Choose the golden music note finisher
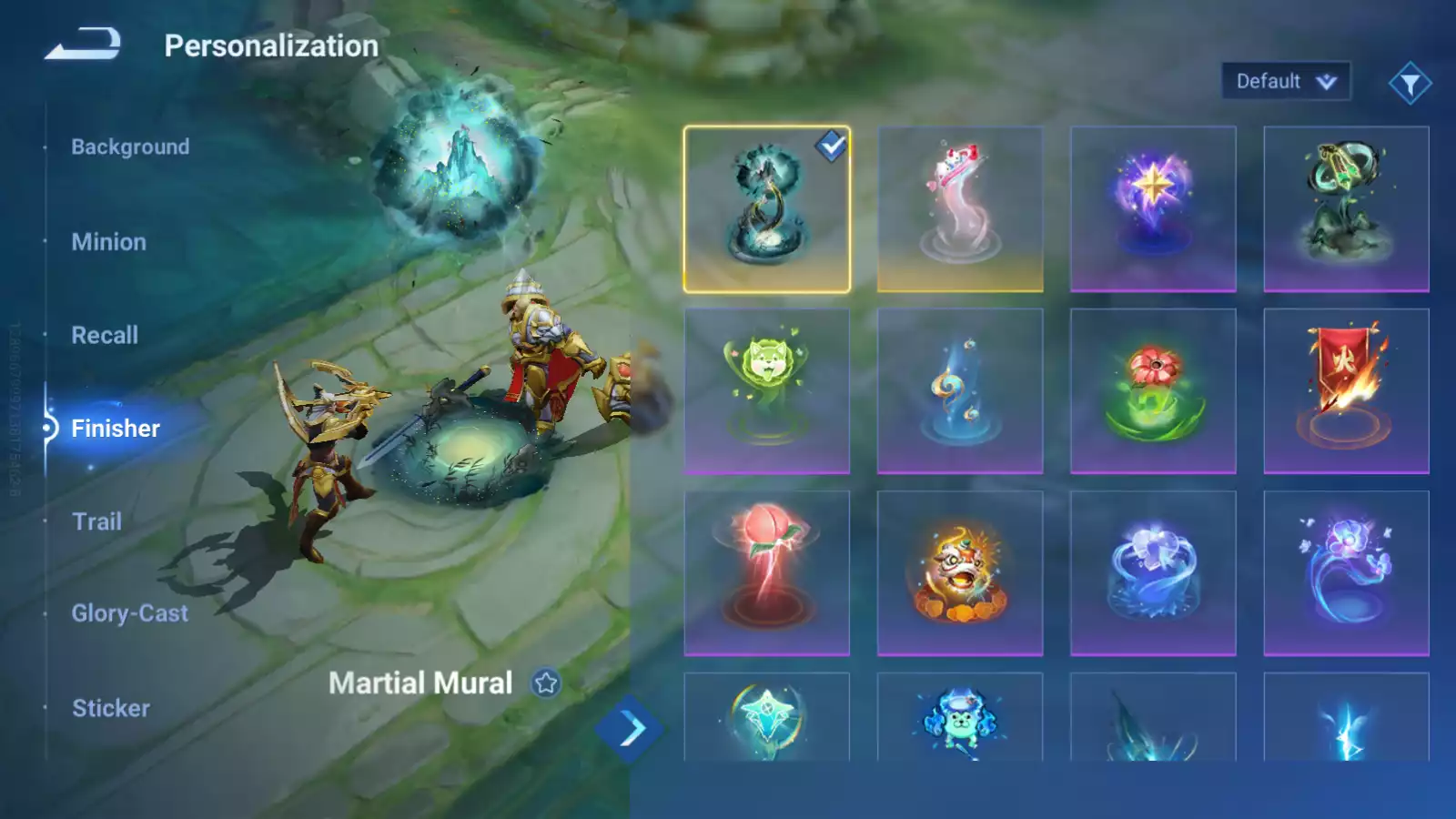This screenshot has height=819, width=1456. (960, 391)
